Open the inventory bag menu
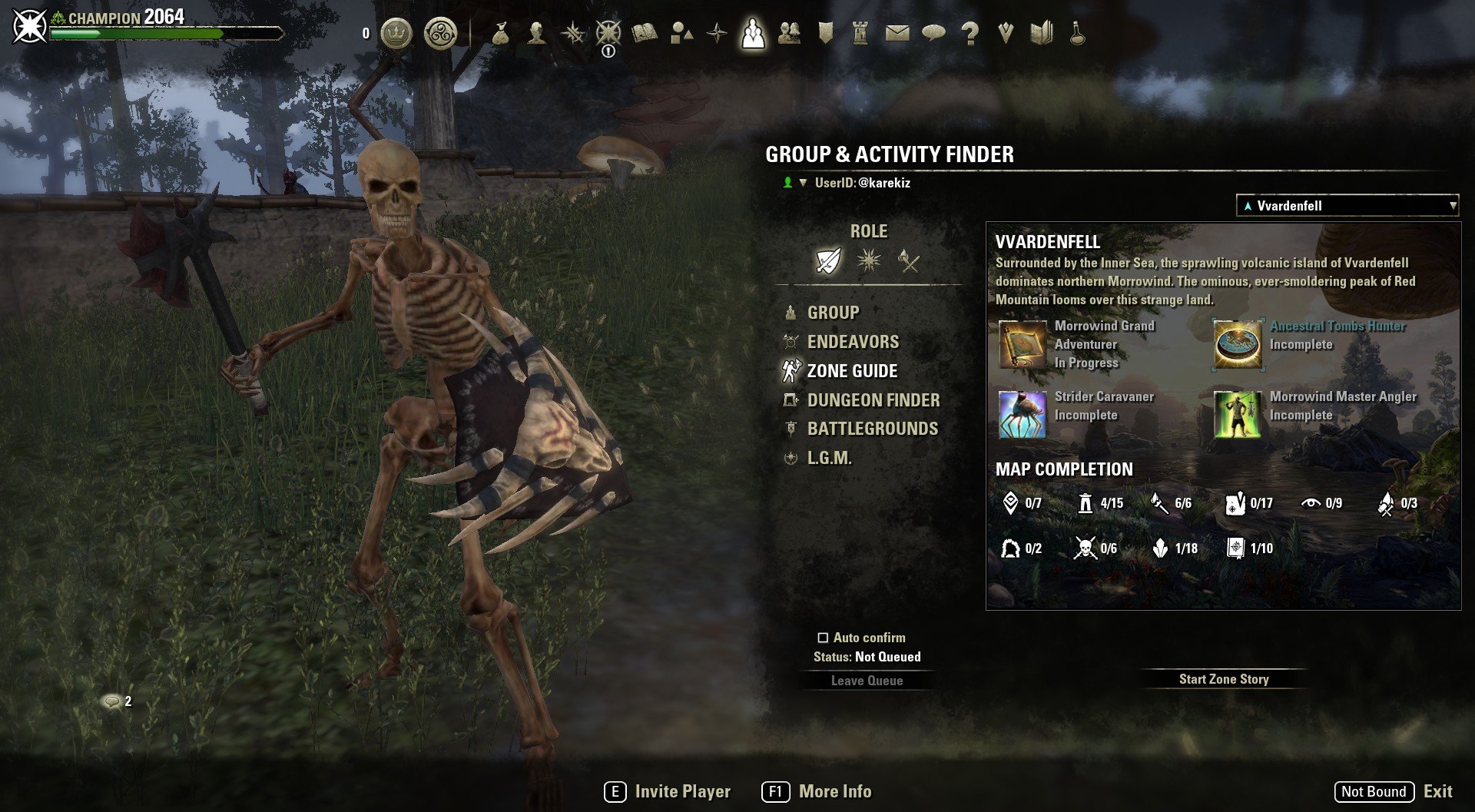This screenshot has width=1475, height=812. point(501,33)
